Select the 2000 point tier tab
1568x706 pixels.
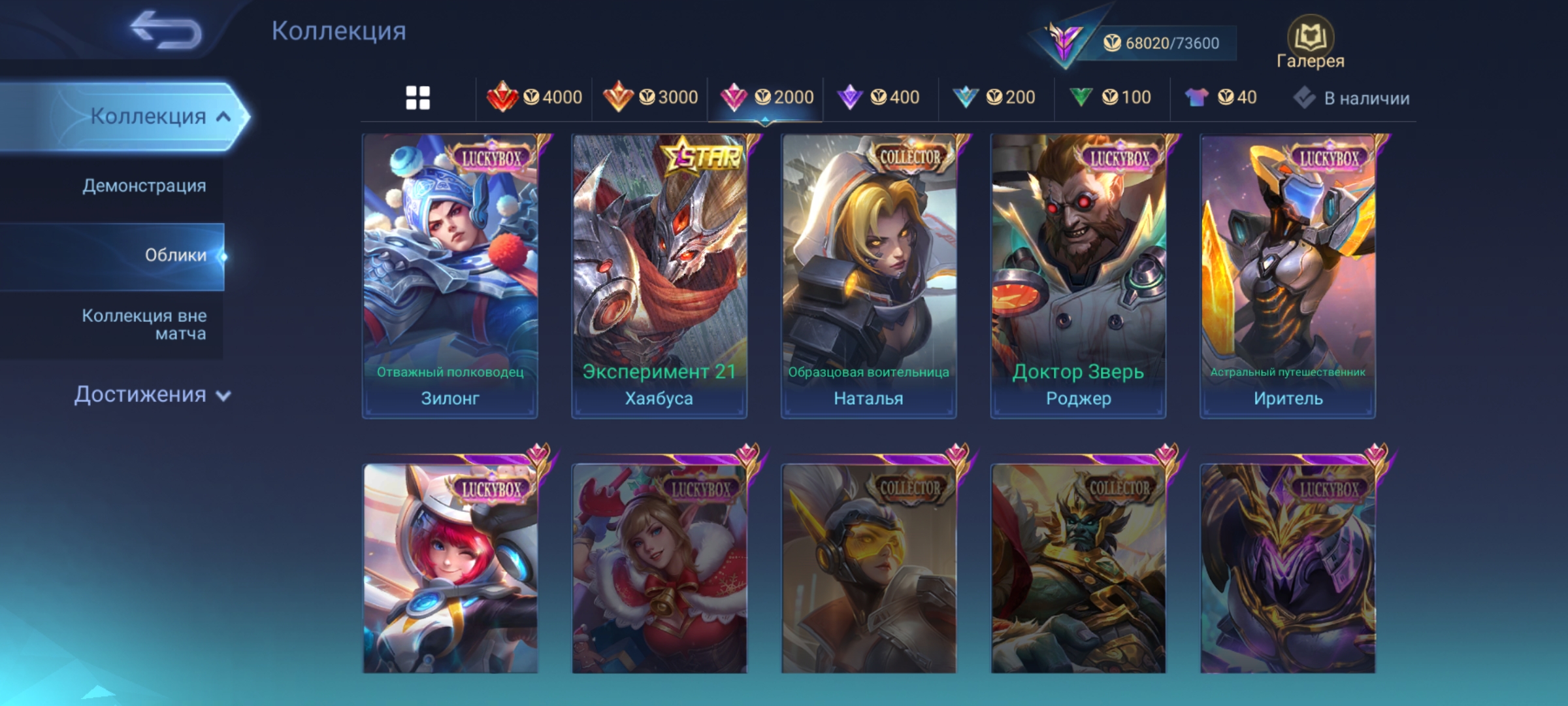pyautogui.click(x=766, y=97)
